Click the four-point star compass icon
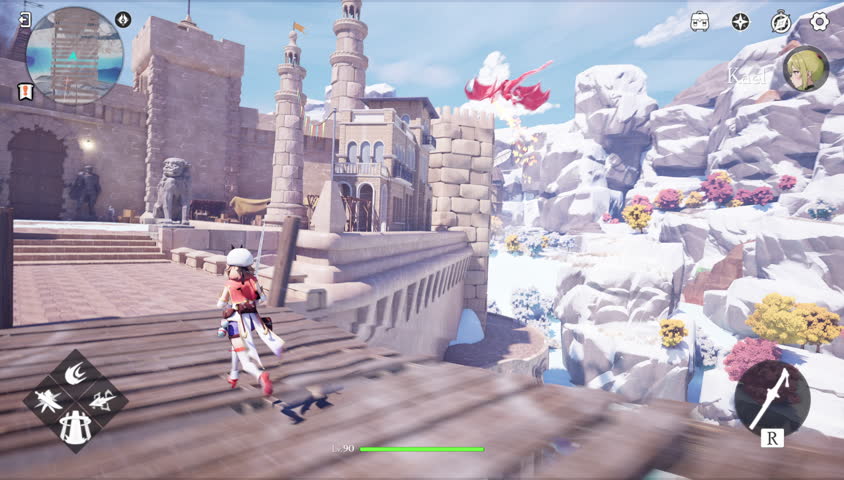The height and width of the screenshot is (480, 844). (740, 21)
